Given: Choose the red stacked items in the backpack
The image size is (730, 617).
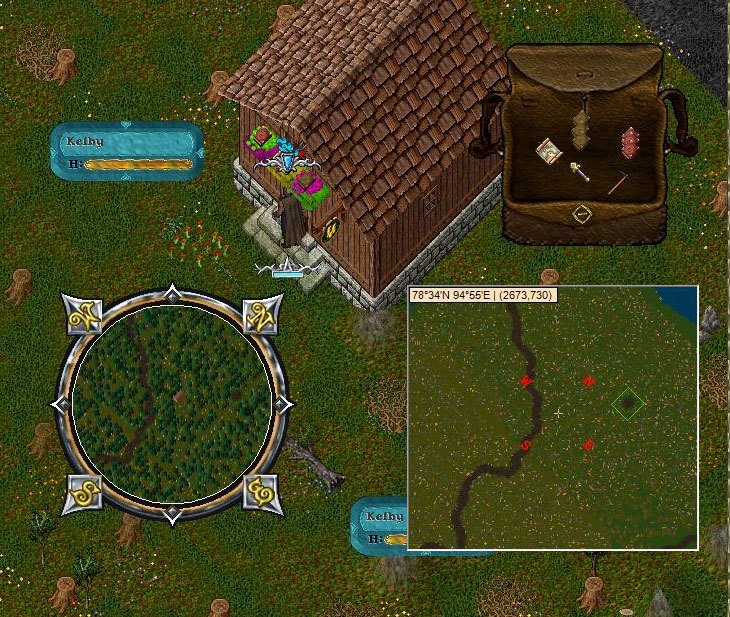Looking at the screenshot, I should tap(629, 141).
